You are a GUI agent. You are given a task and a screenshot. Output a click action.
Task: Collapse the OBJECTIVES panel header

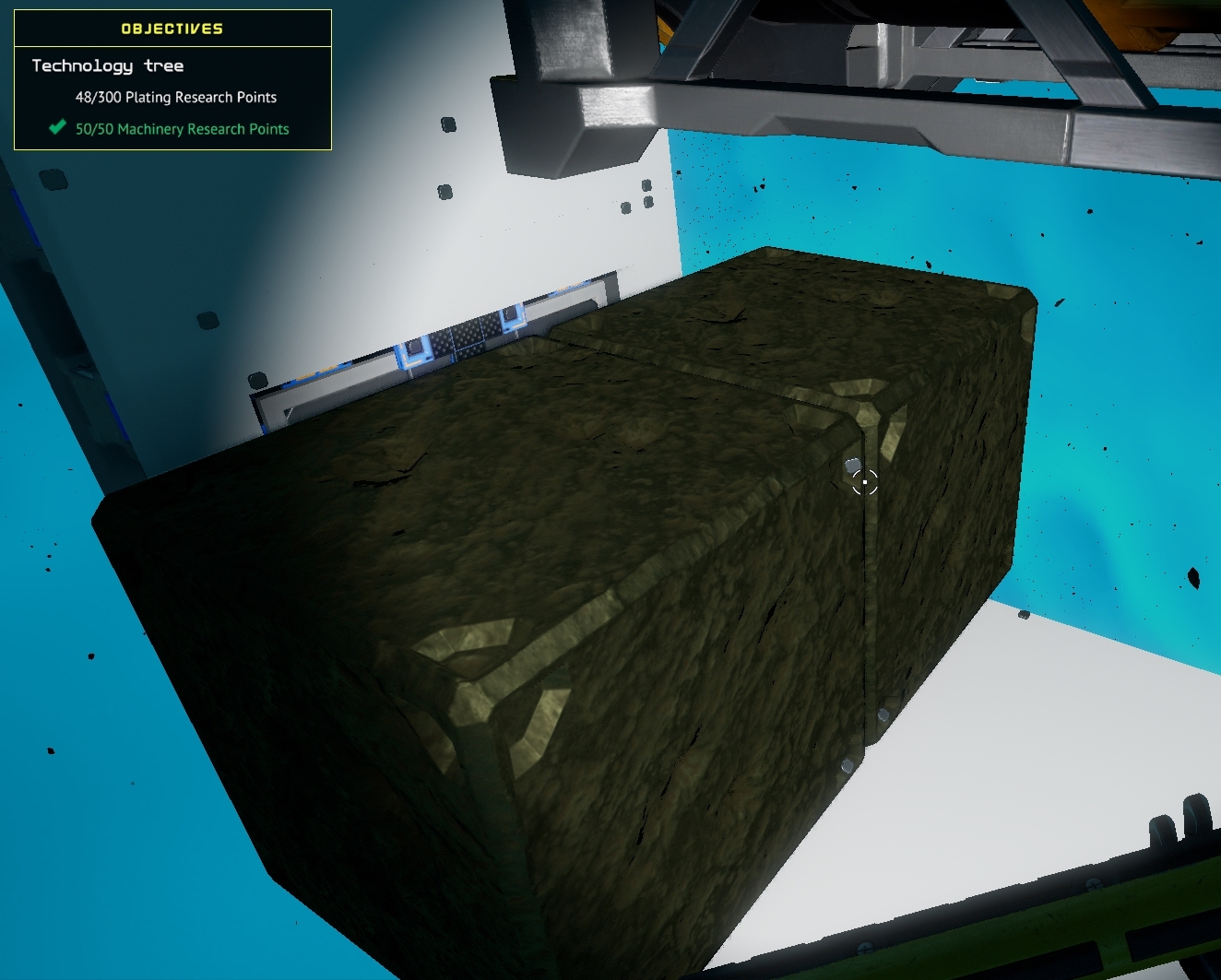pyautogui.click(x=171, y=28)
